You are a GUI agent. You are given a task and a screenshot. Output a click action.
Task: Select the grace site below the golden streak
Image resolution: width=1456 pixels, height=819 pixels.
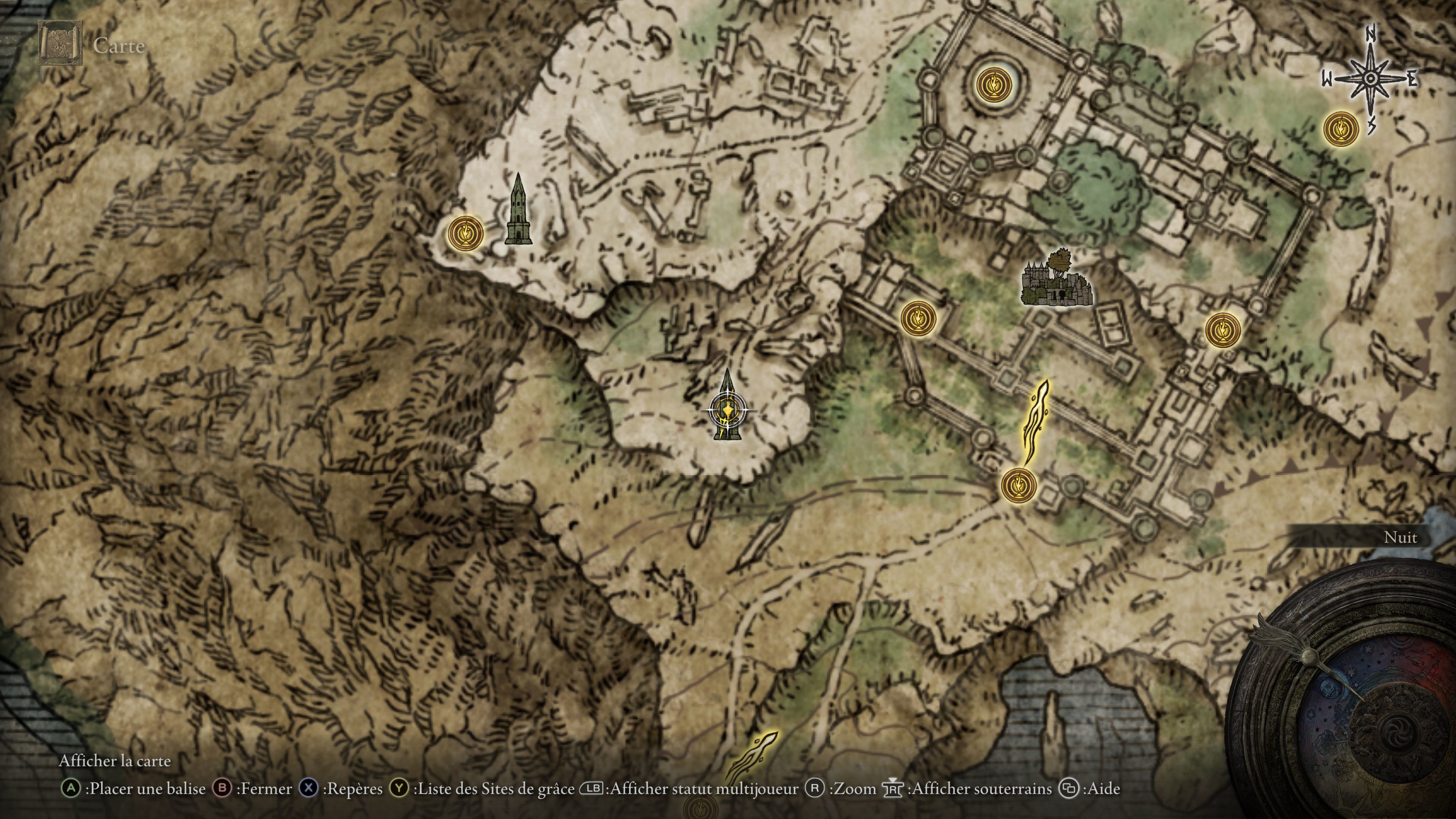pos(1018,485)
